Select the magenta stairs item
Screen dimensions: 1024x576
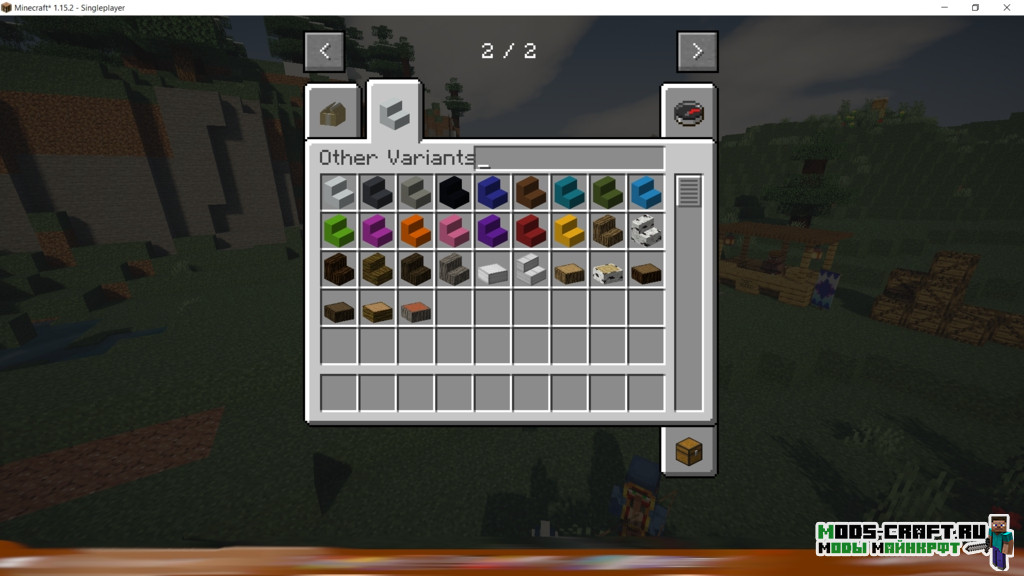pyautogui.click(x=377, y=231)
